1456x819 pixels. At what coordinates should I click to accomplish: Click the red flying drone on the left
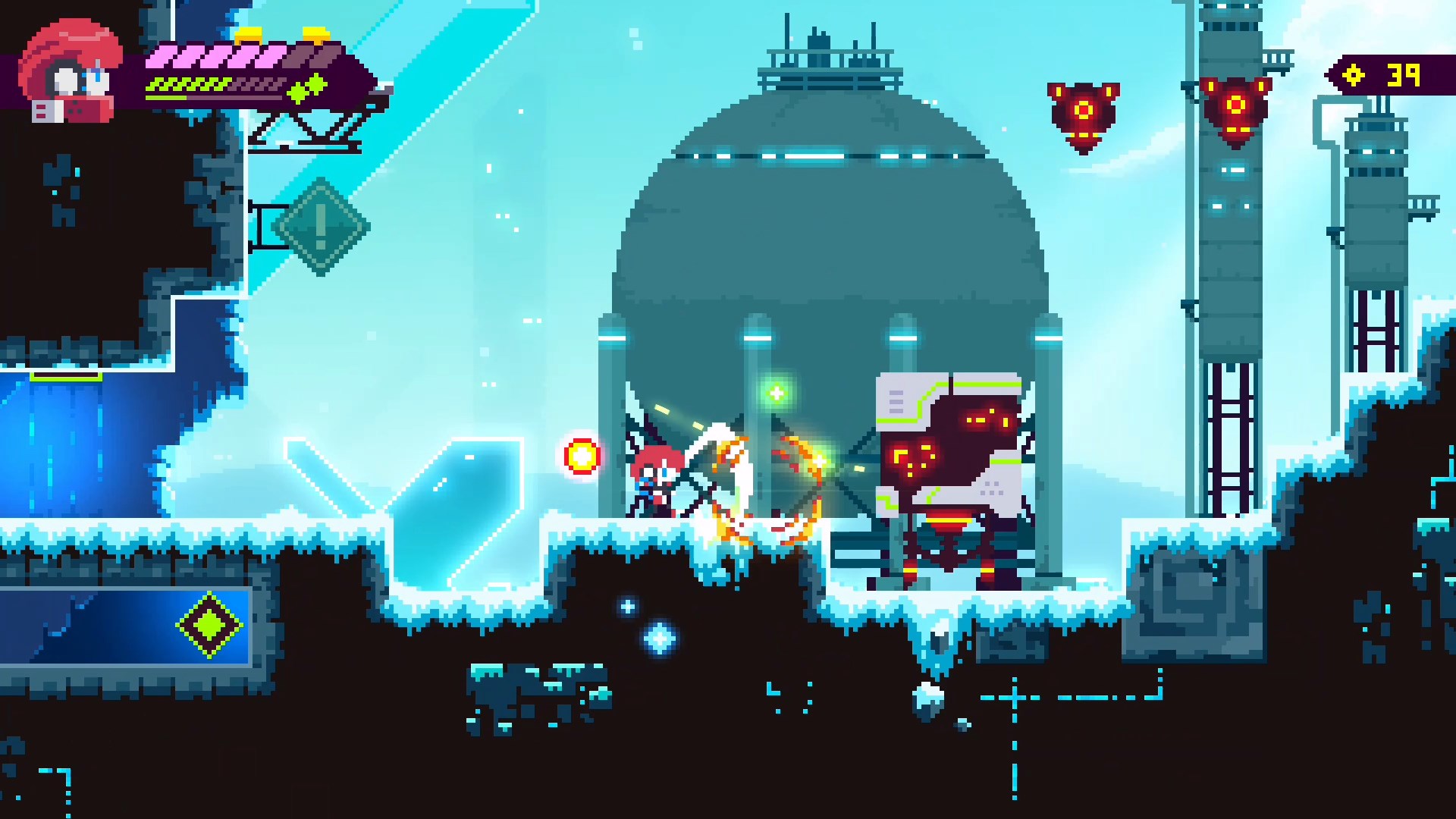coord(1082,112)
